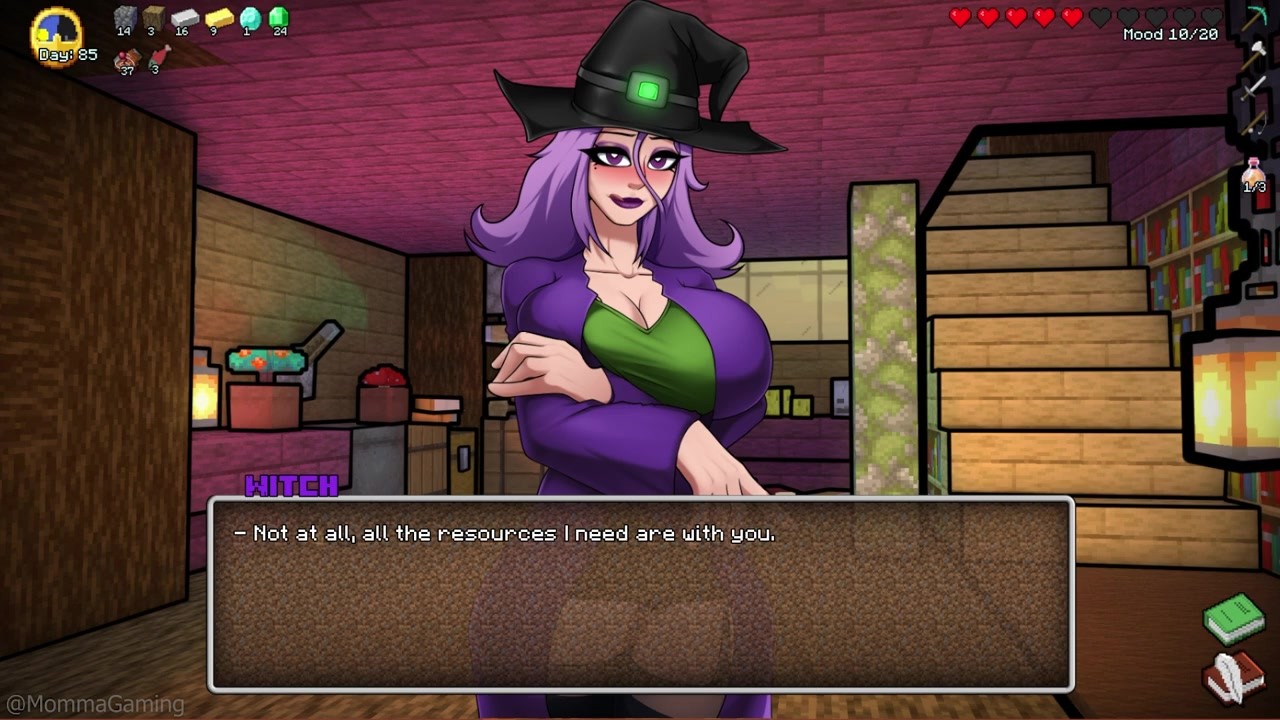Open the red book with quill

(x=1233, y=677)
